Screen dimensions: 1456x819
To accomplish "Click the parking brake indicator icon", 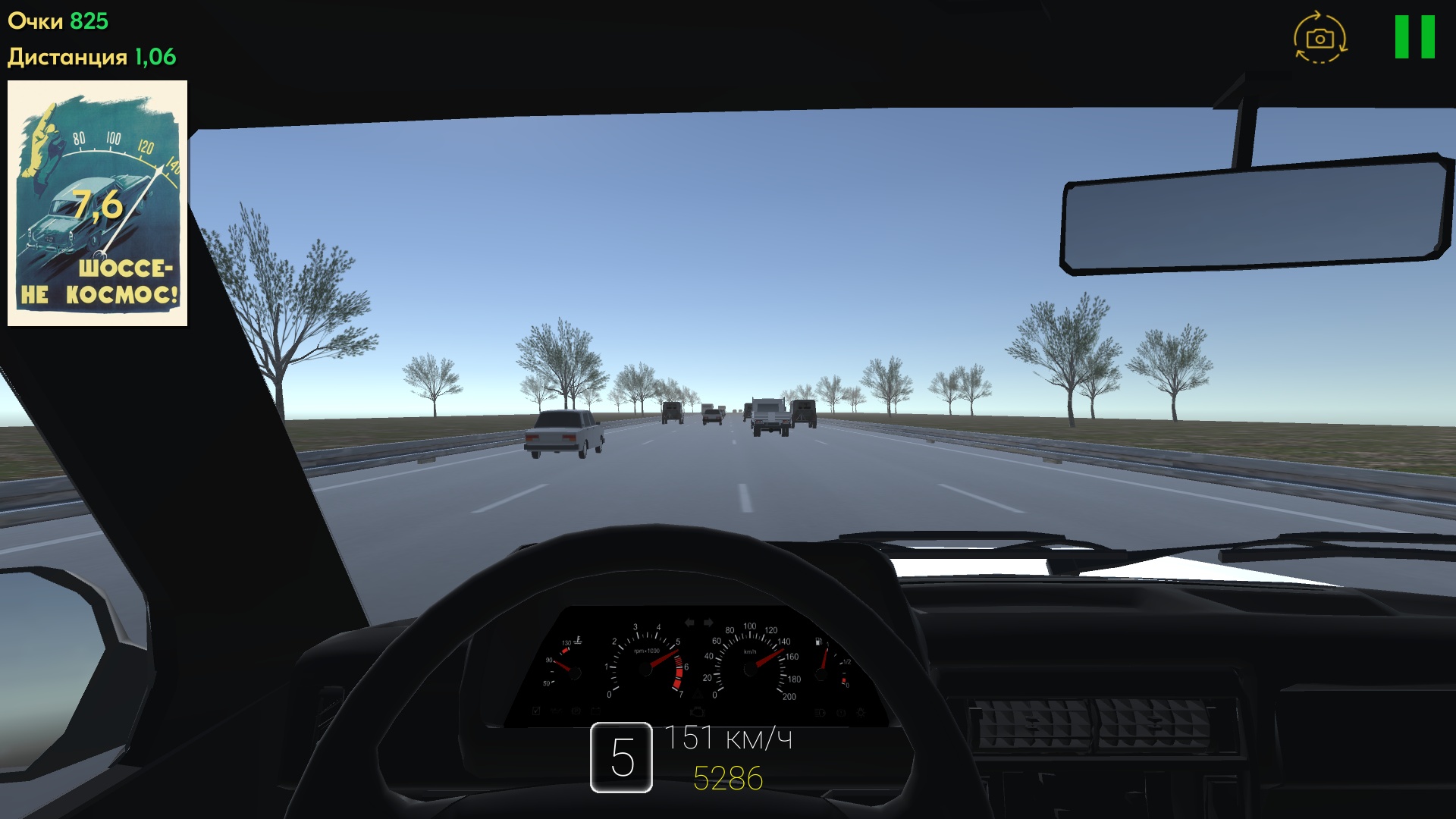I will pyautogui.click(x=576, y=711).
